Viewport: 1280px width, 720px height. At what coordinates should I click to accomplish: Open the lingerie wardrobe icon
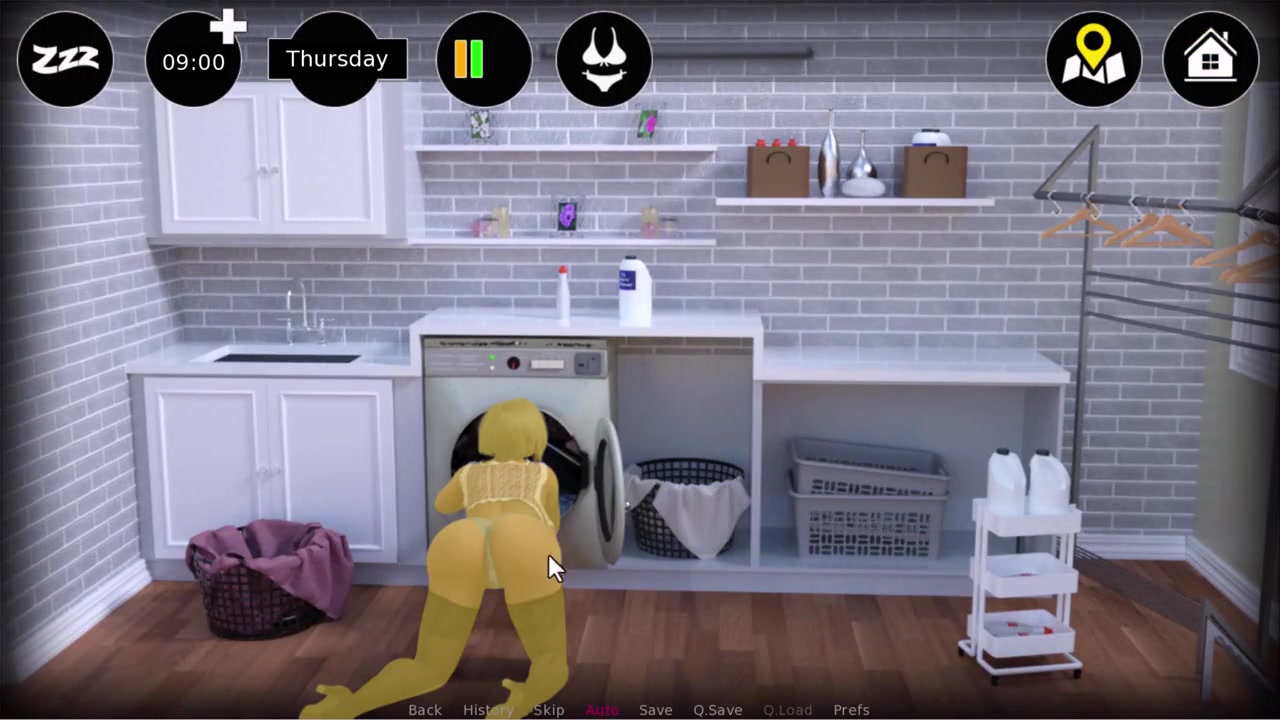click(x=604, y=59)
